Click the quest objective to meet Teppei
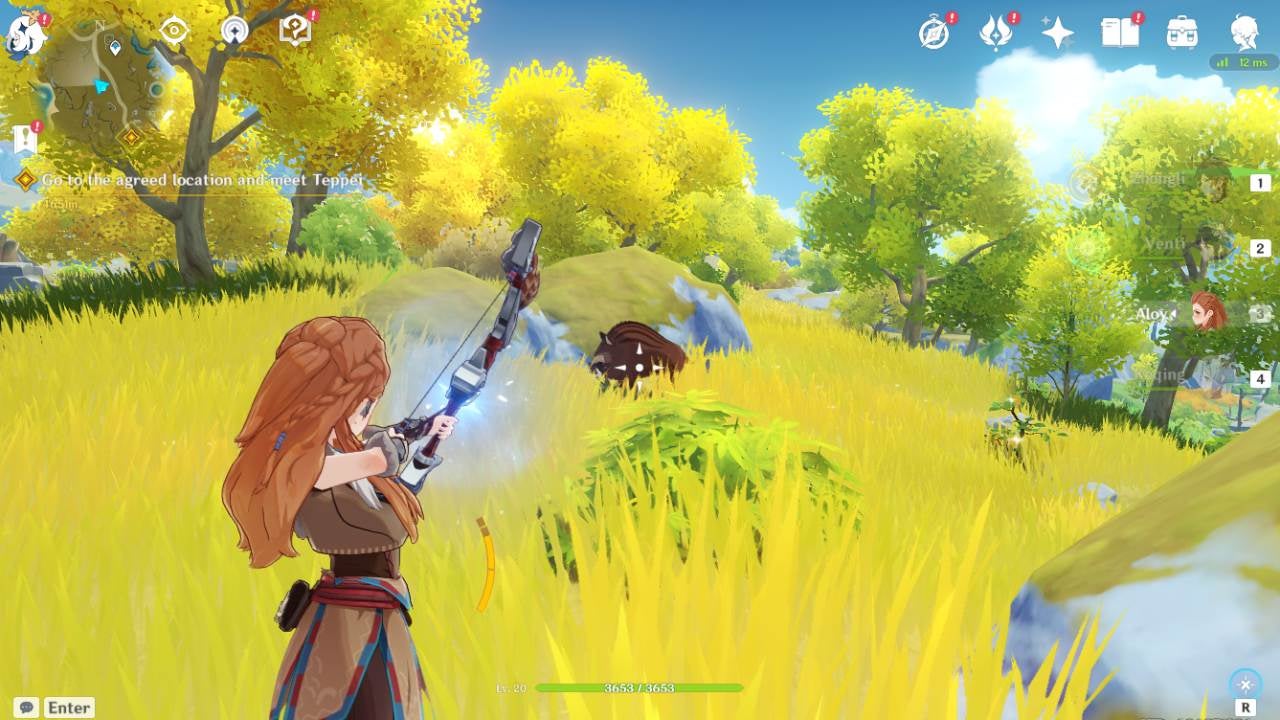The image size is (1280, 720). (x=200, y=181)
